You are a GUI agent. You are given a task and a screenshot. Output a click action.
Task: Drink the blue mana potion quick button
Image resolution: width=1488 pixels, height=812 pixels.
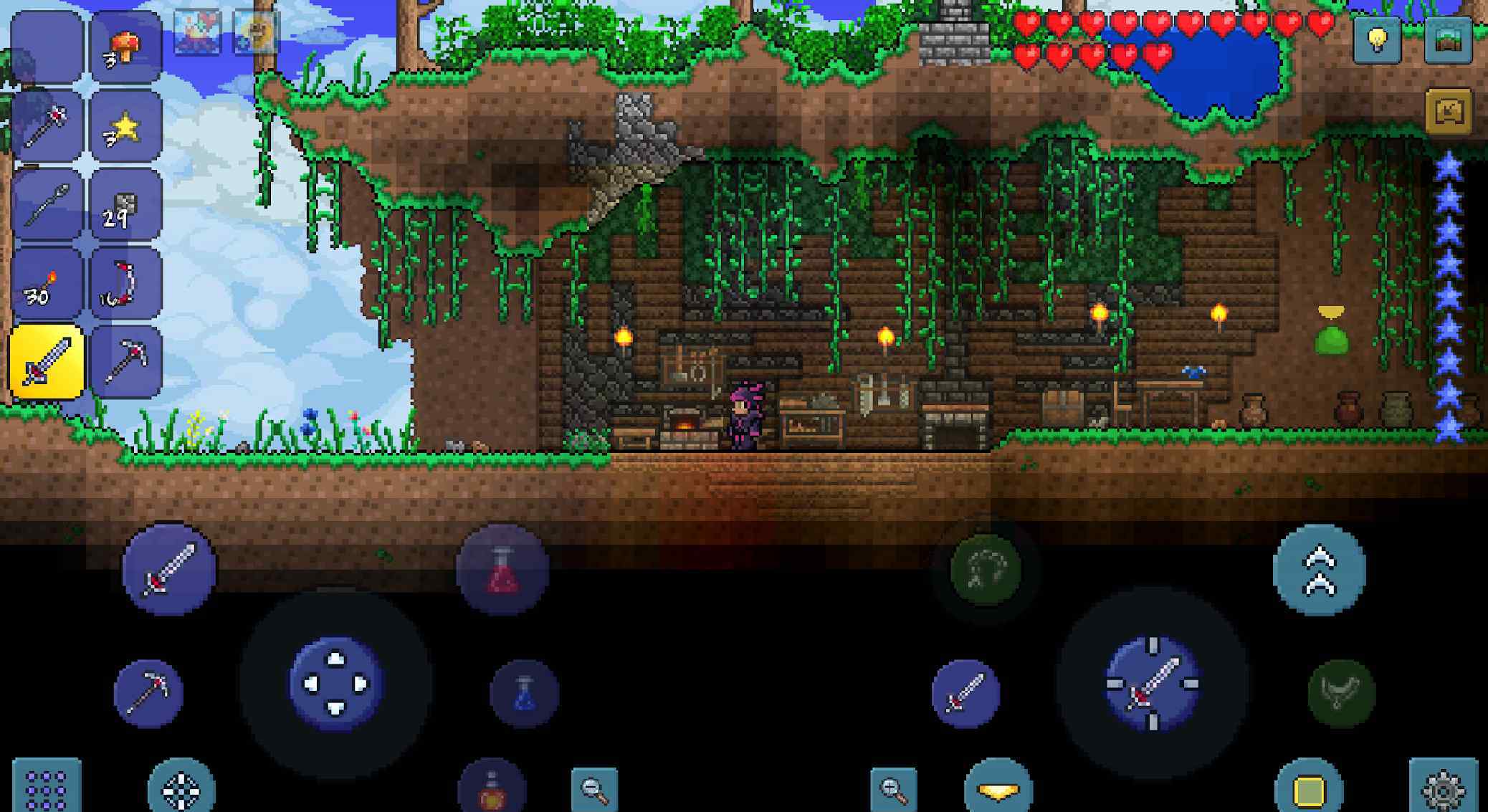tap(524, 693)
